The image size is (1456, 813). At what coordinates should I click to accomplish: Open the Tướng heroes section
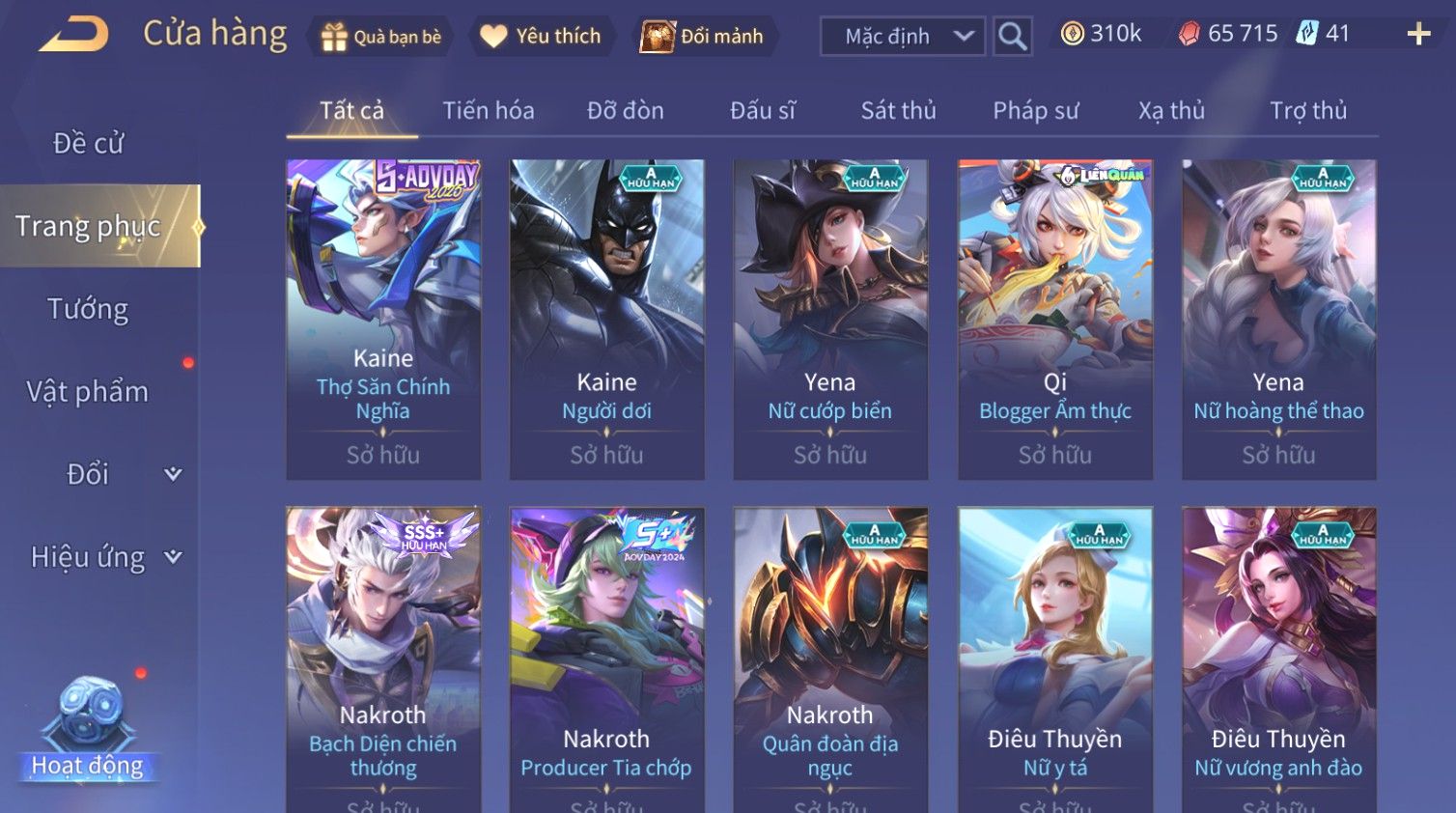[88, 309]
